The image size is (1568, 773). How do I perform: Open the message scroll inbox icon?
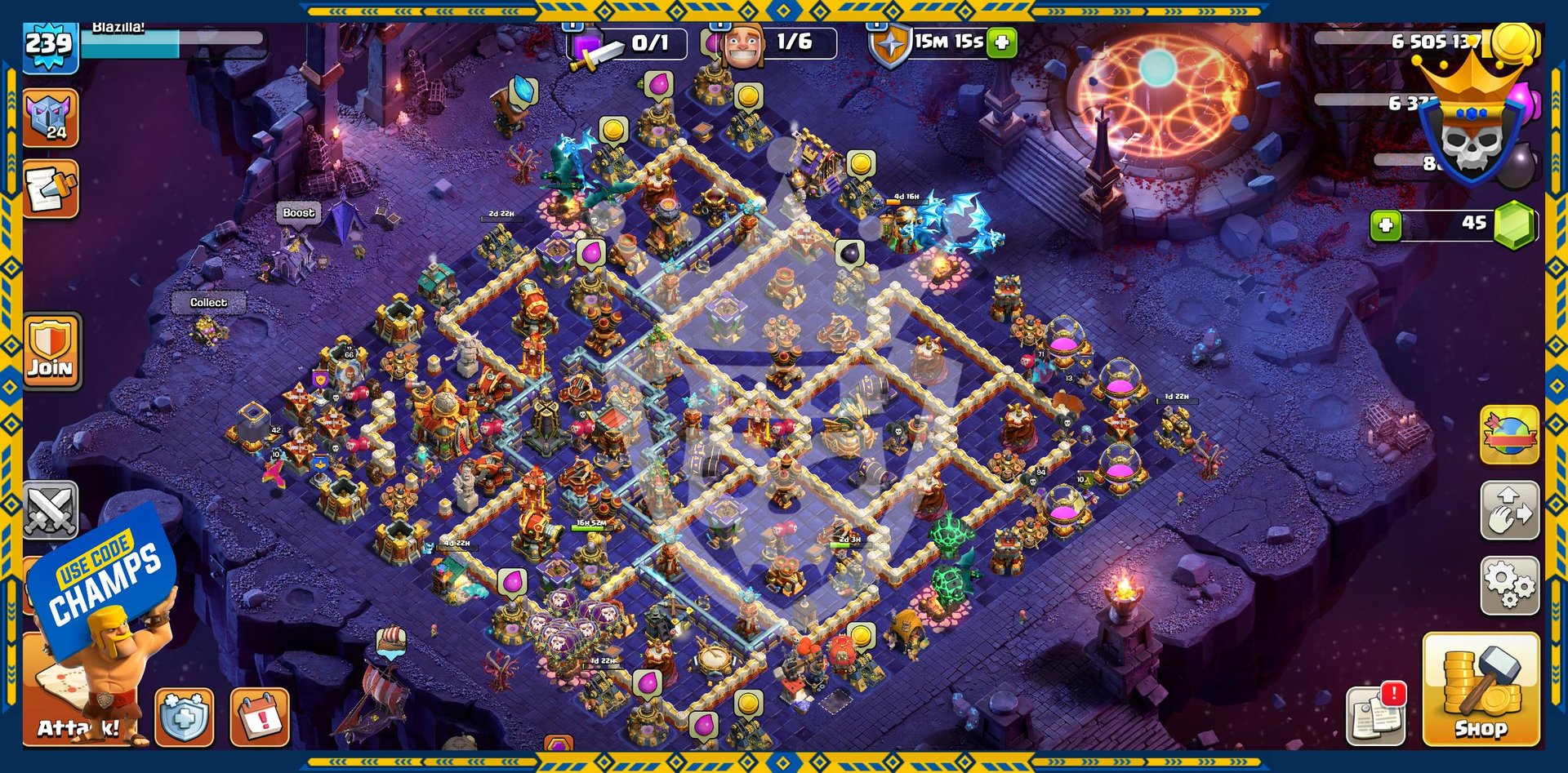click(x=51, y=189)
